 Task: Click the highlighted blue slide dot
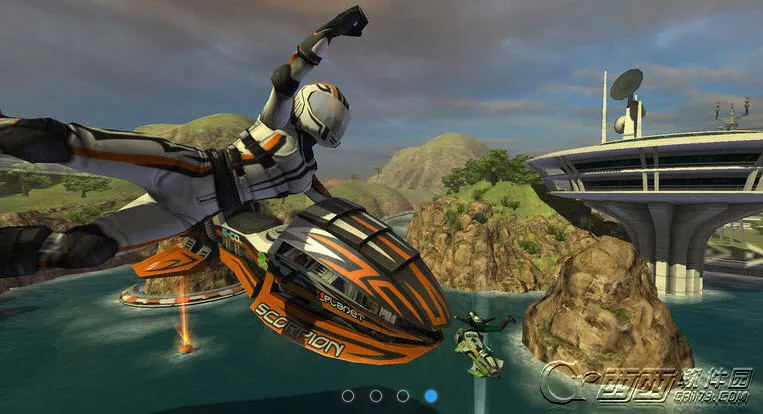[431, 396]
